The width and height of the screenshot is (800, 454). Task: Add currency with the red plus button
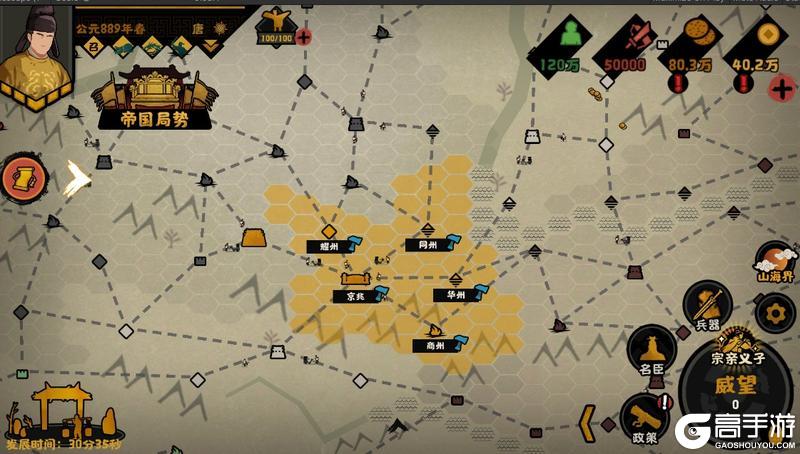[x=781, y=87]
